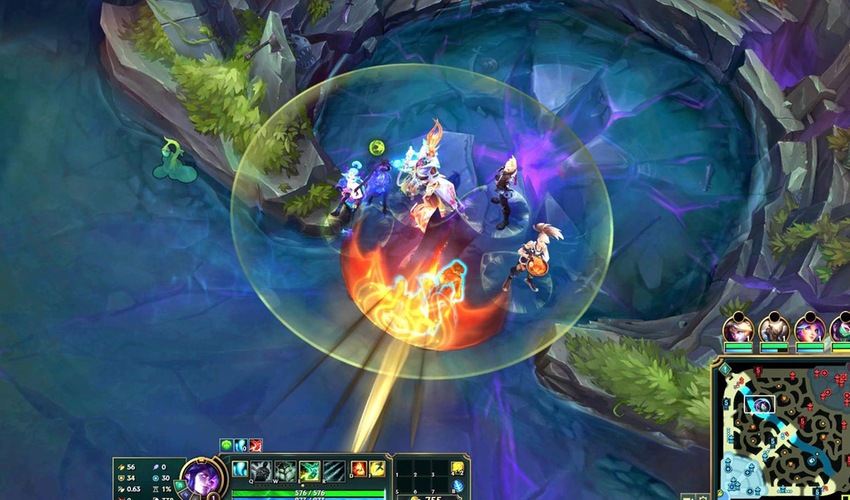
Task: Select the pink-haired ally champion portrait
Action: click(809, 328)
